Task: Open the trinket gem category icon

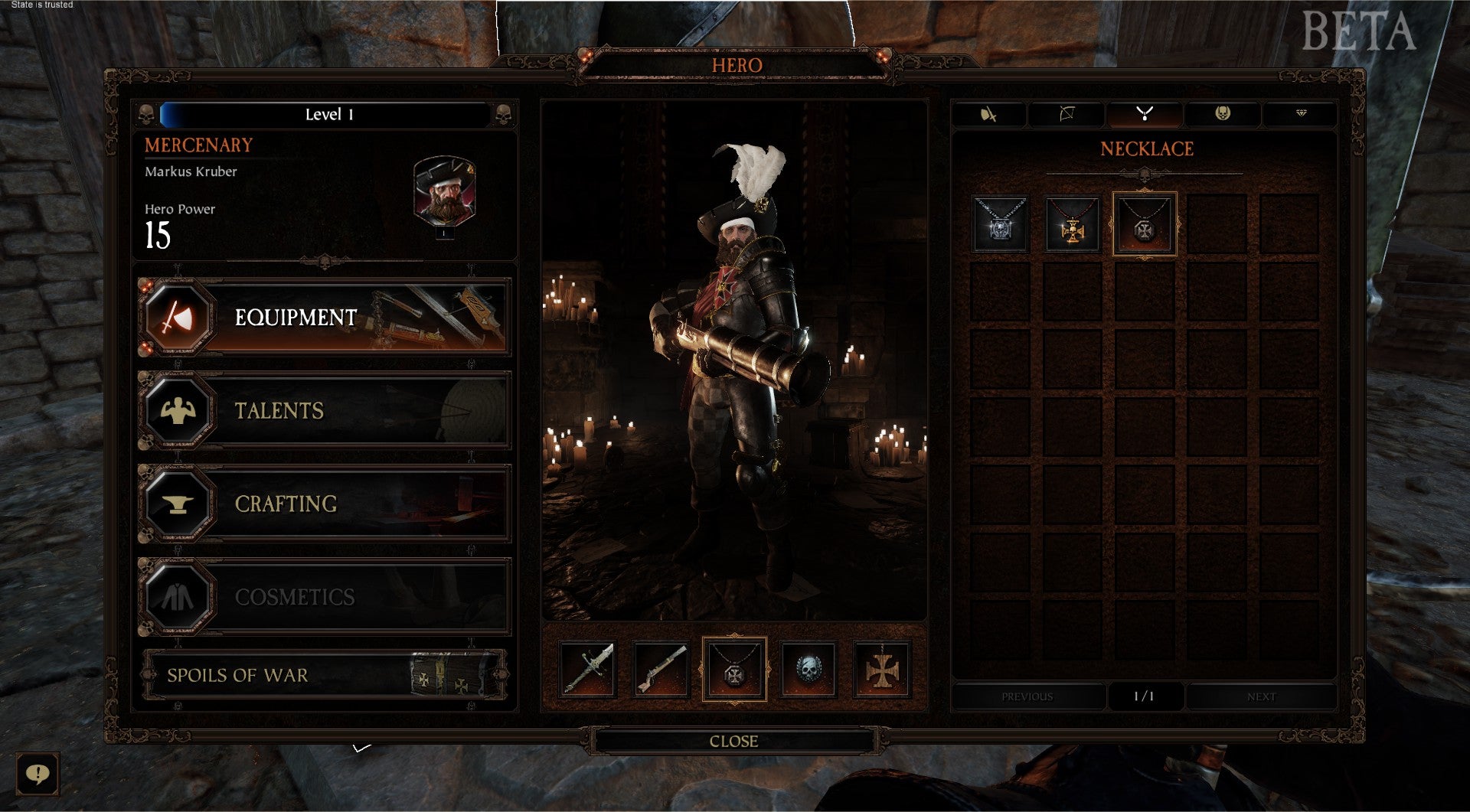Action: (1300, 114)
